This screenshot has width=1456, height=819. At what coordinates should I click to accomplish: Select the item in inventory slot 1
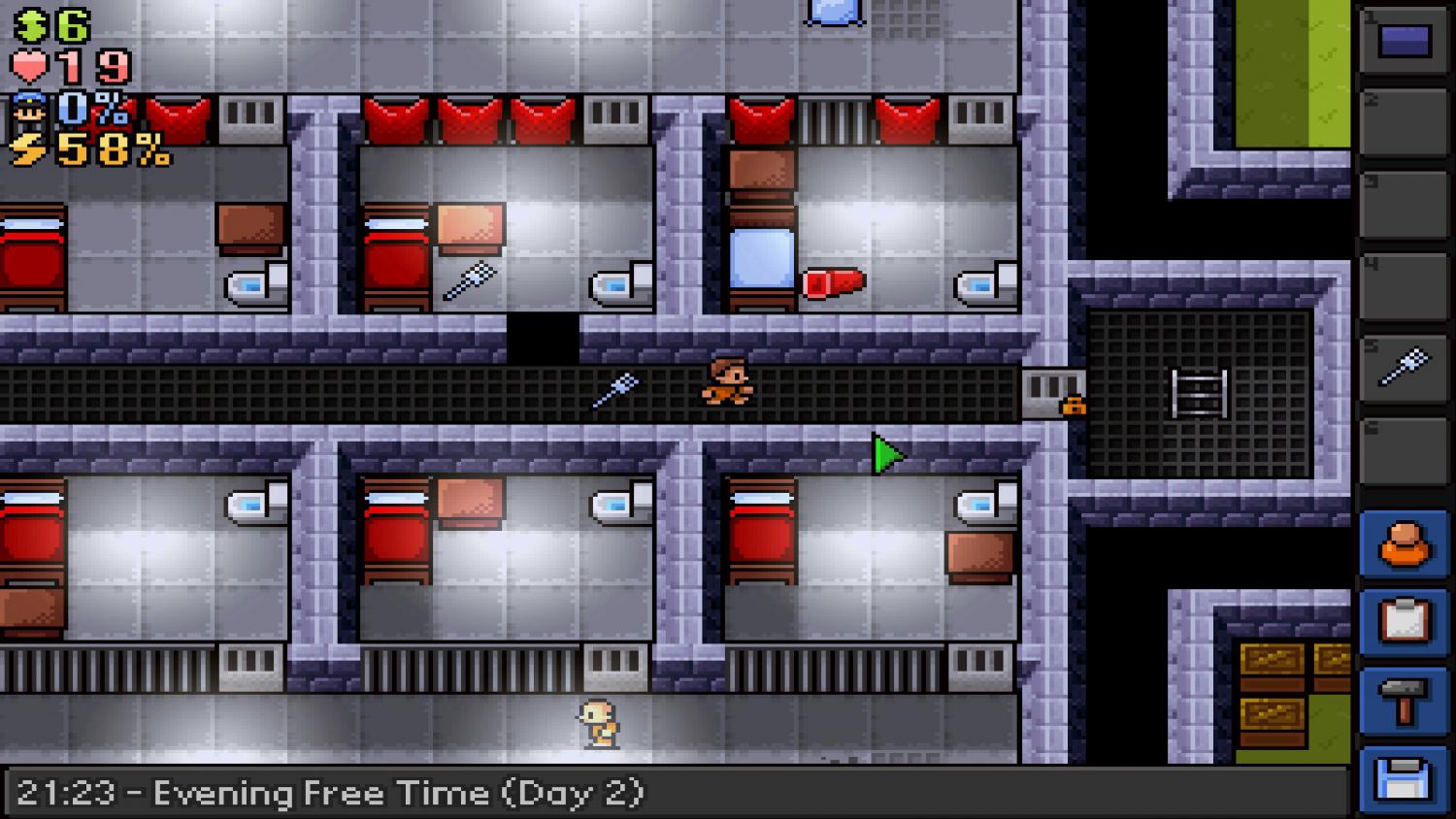pos(1404,39)
